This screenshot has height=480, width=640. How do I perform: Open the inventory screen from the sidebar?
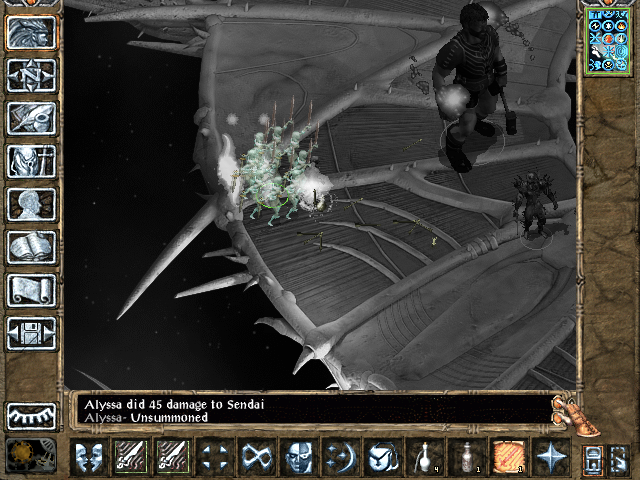click(x=31, y=161)
